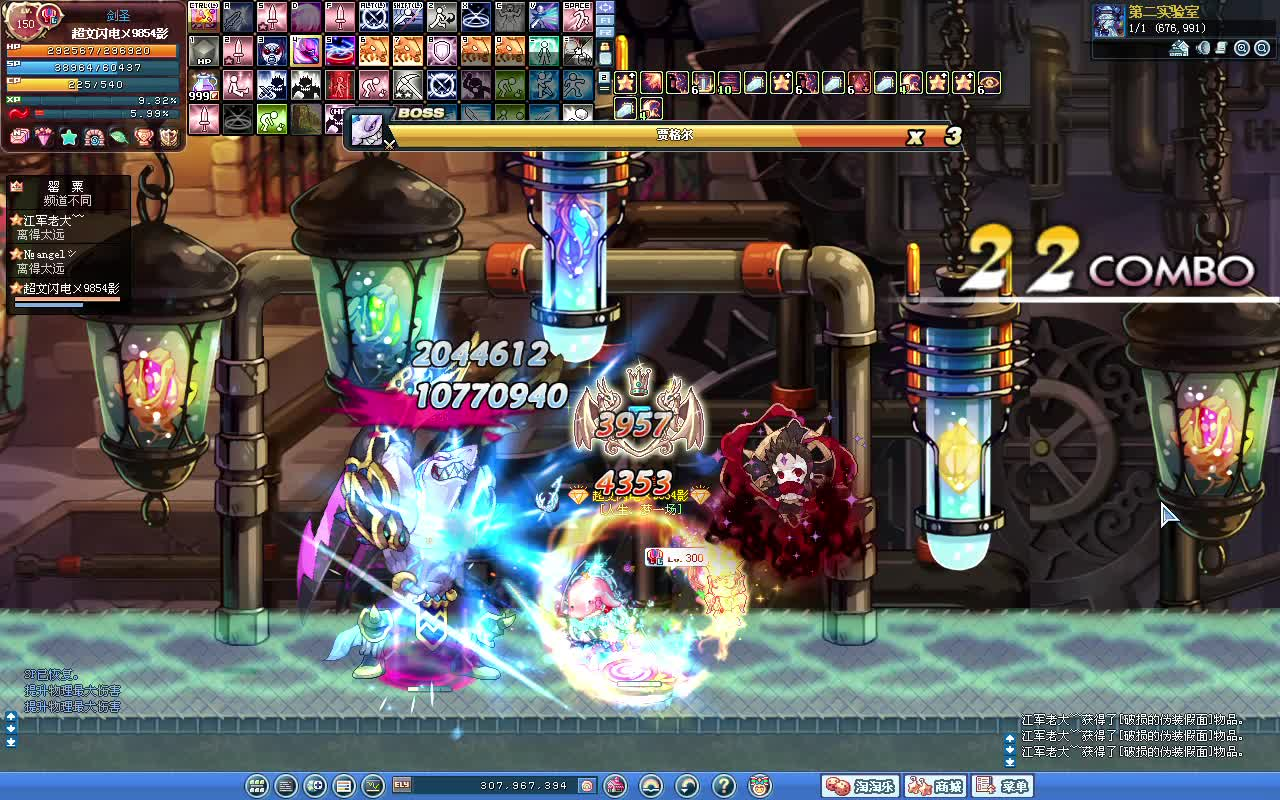Toggle the clown mask icon on the taskbar

coord(758,787)
